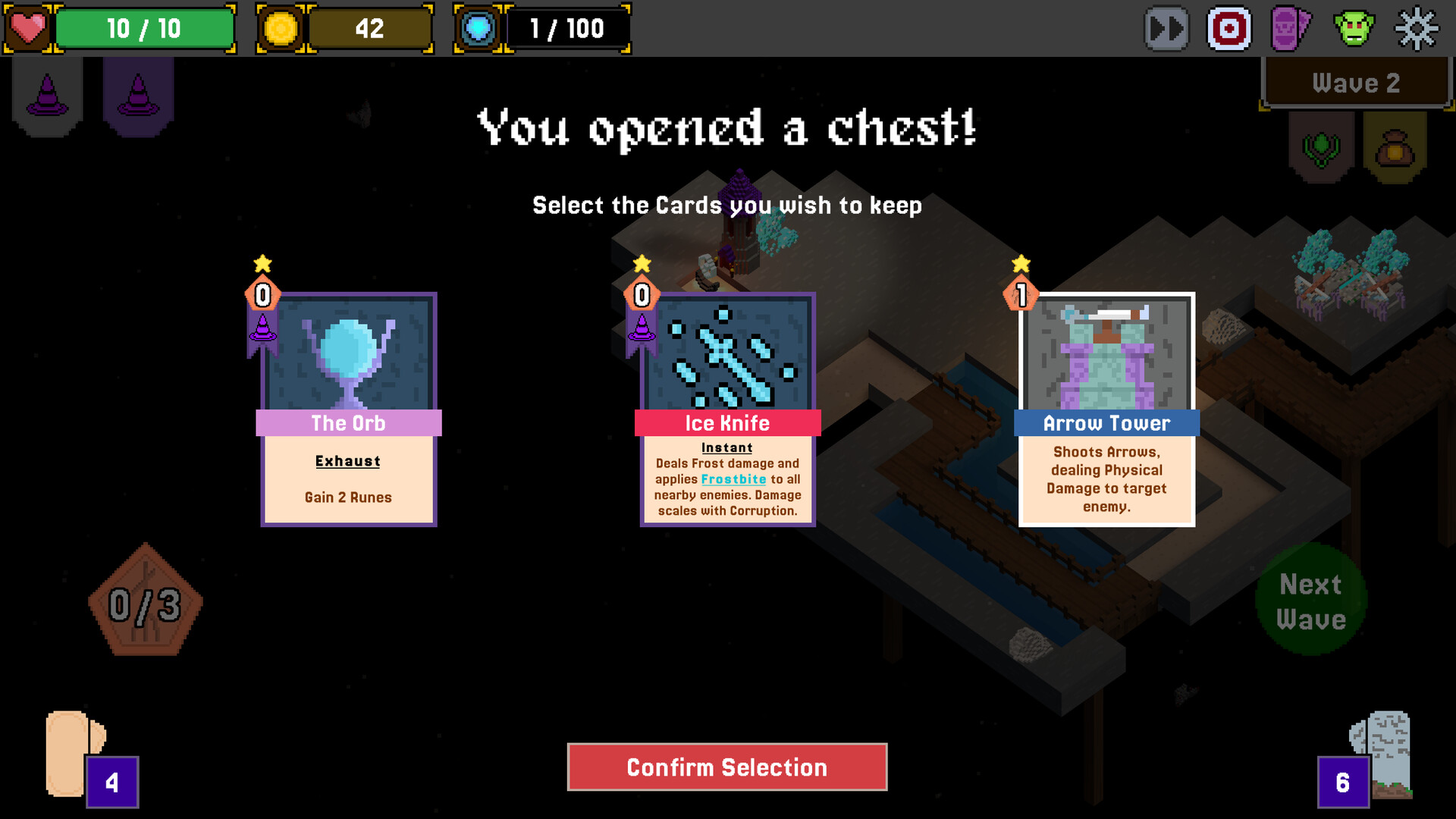The height and width of the screenshot is (819, 1456).
Task: Open the settings gear
Action: 1416,29
